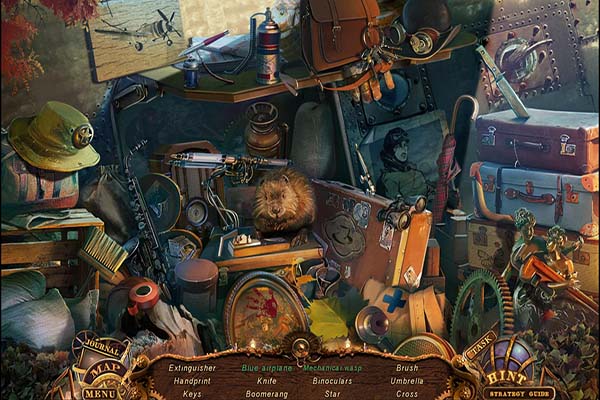Select Blue airplane in the item list
The width and height of the screenshot is (600, 400).
click(x=266, y=368)
